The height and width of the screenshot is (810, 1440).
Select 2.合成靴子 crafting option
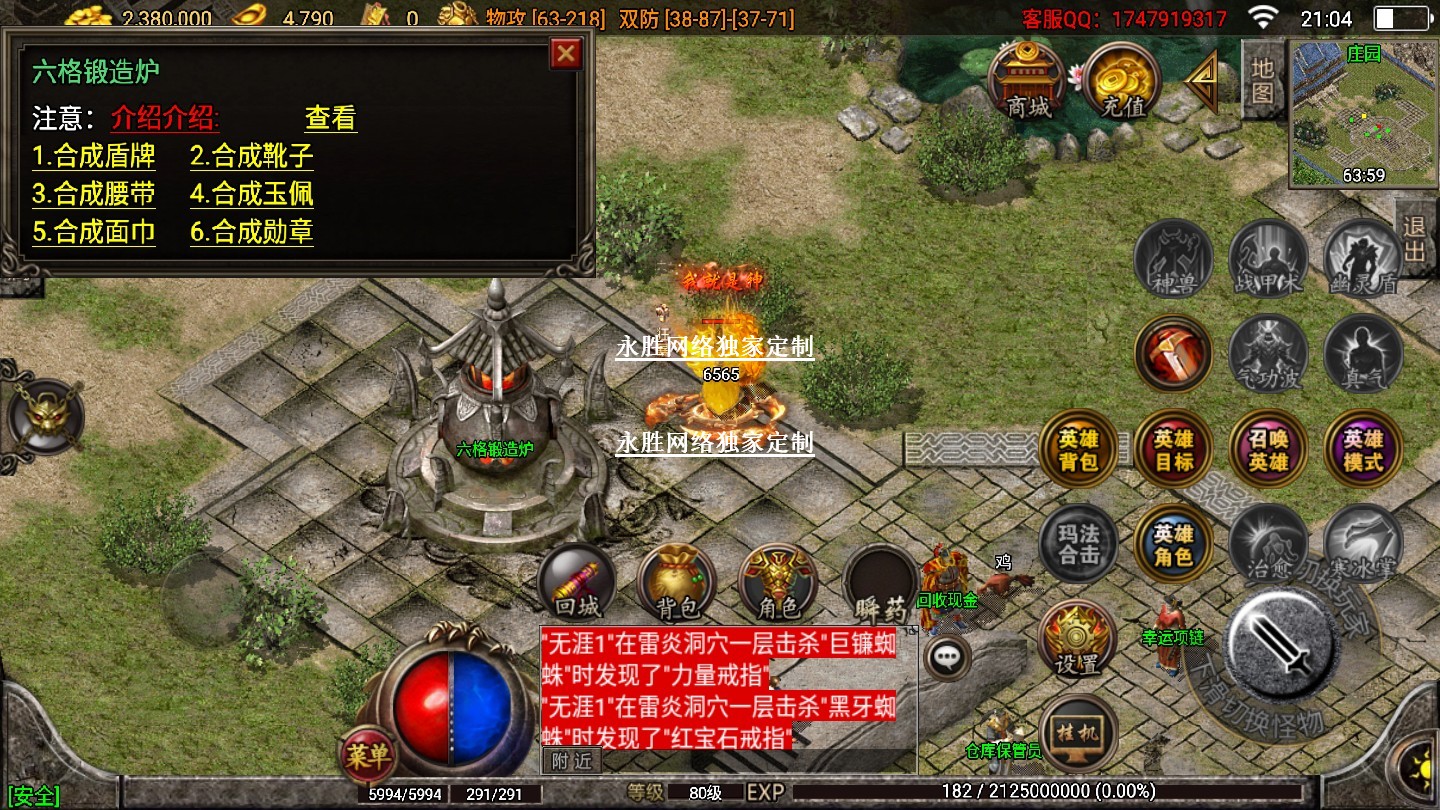[252, 156]
